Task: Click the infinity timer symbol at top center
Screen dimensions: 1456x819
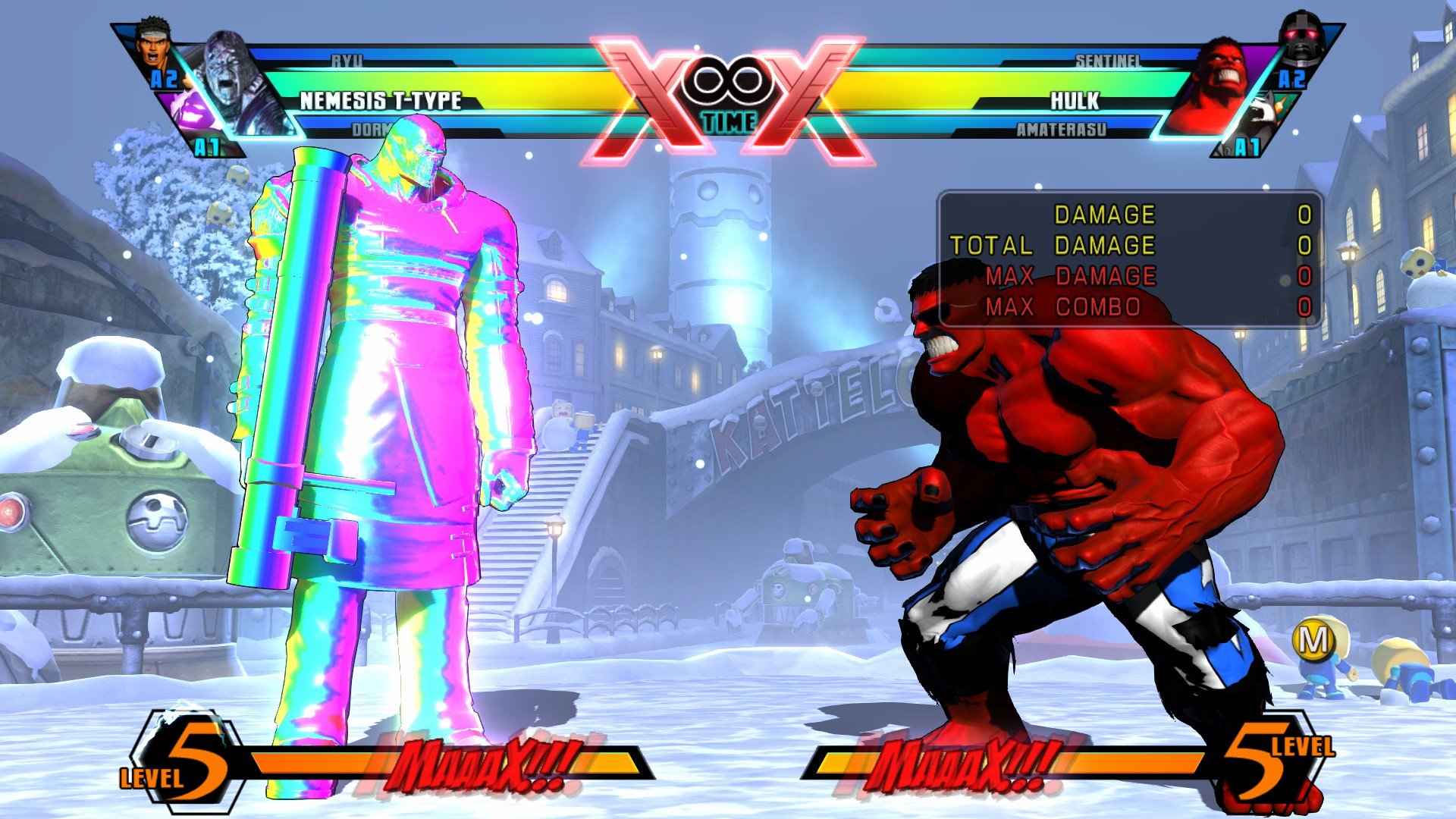Action: click(730, 78)
